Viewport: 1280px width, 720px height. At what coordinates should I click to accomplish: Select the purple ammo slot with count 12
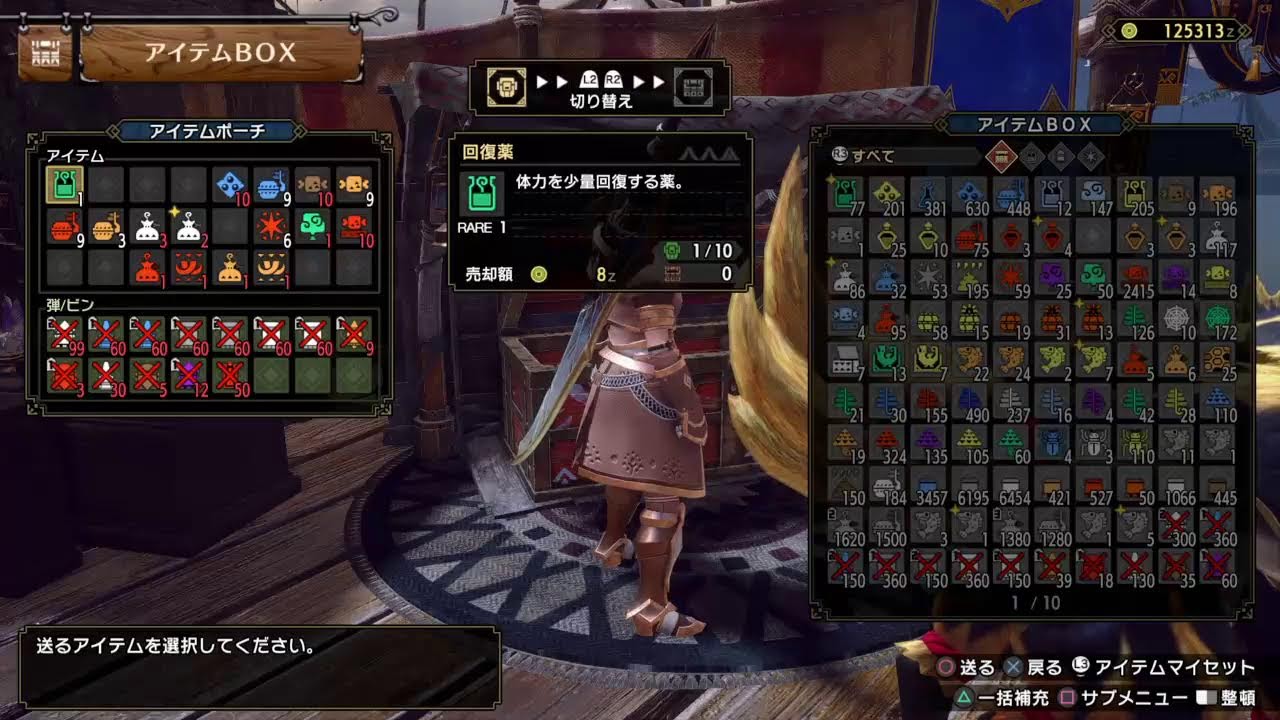[189, 374]
